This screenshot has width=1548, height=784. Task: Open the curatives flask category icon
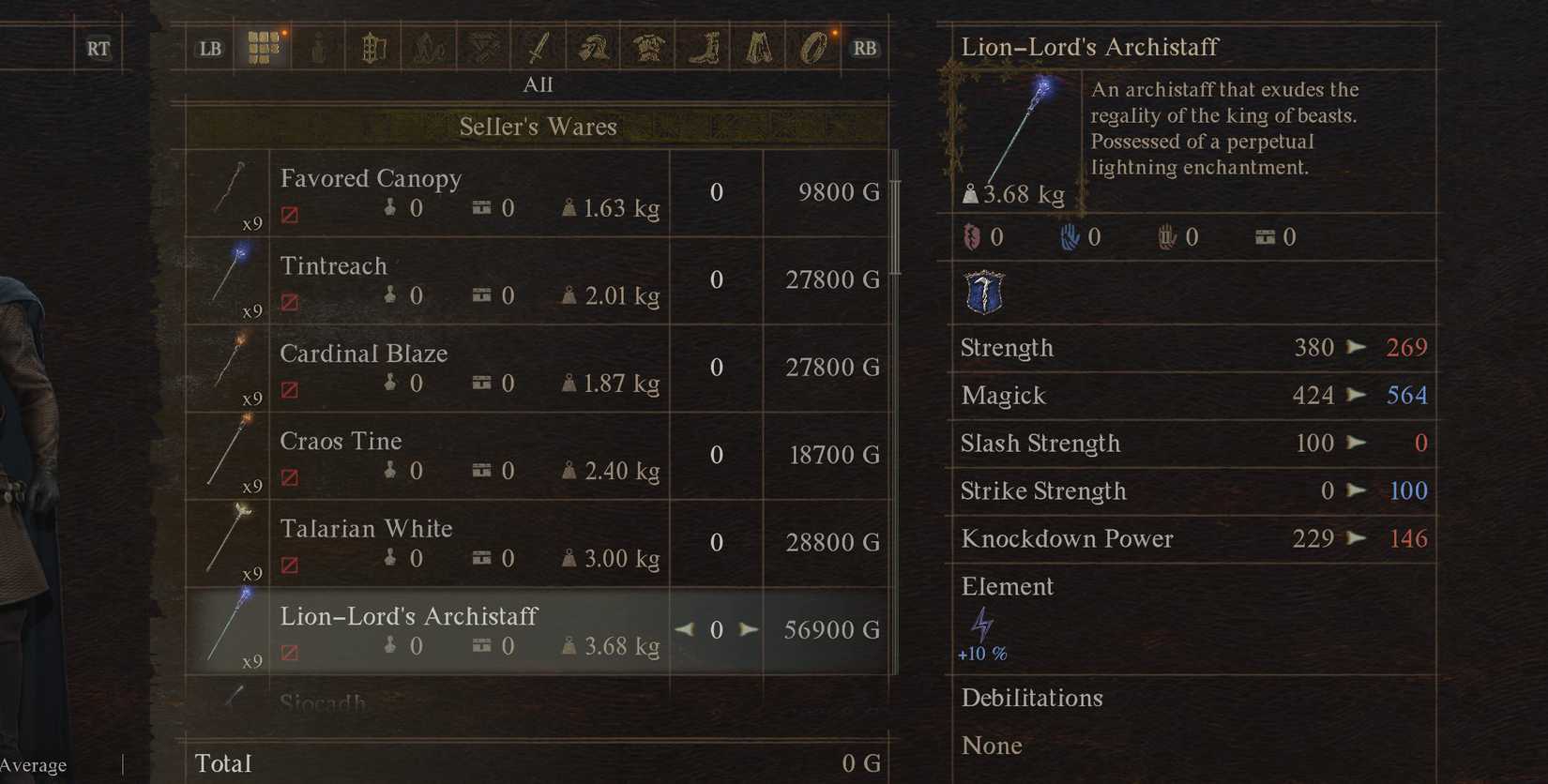(x=318, y=47)
